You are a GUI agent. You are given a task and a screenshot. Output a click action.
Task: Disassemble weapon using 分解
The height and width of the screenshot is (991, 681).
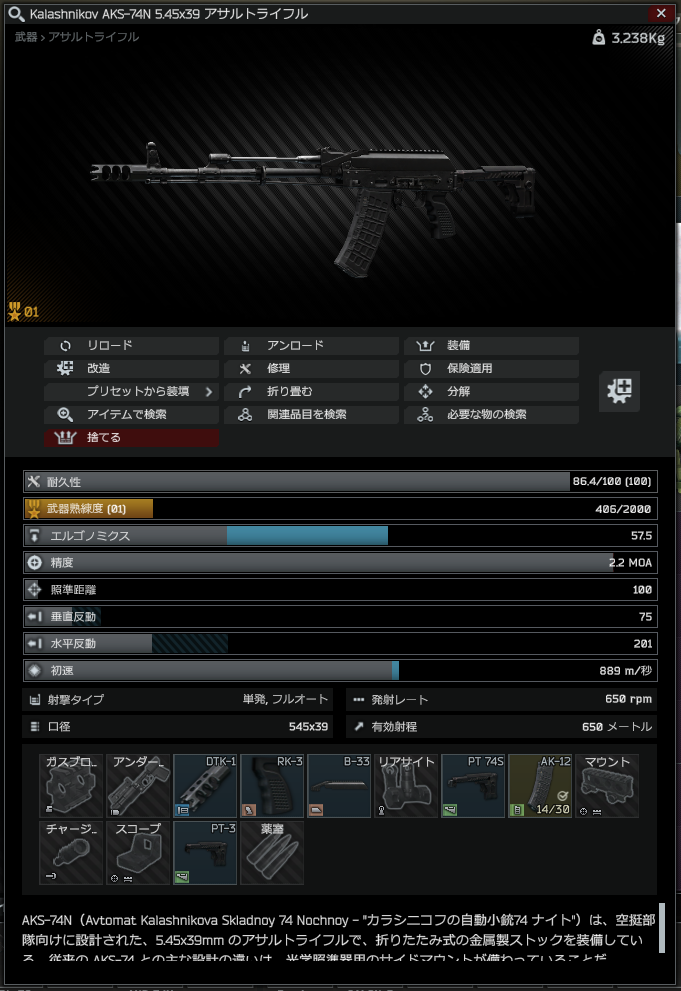[x=491, y=392]
